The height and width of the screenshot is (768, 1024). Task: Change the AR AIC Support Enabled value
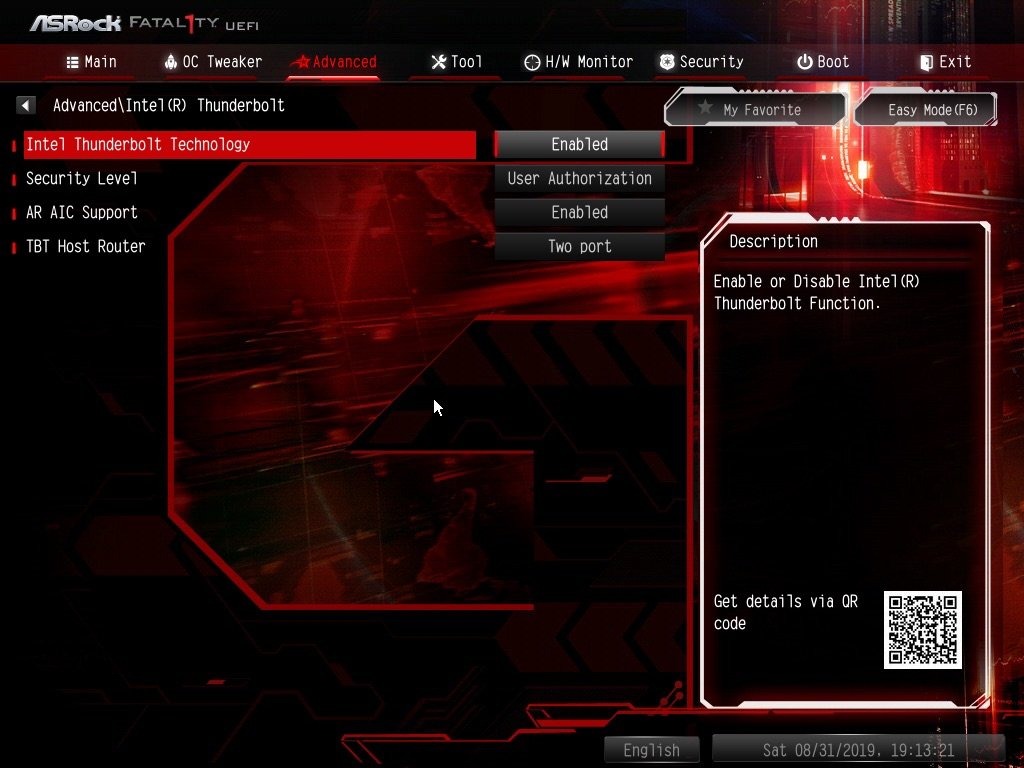tap(579, 213)
